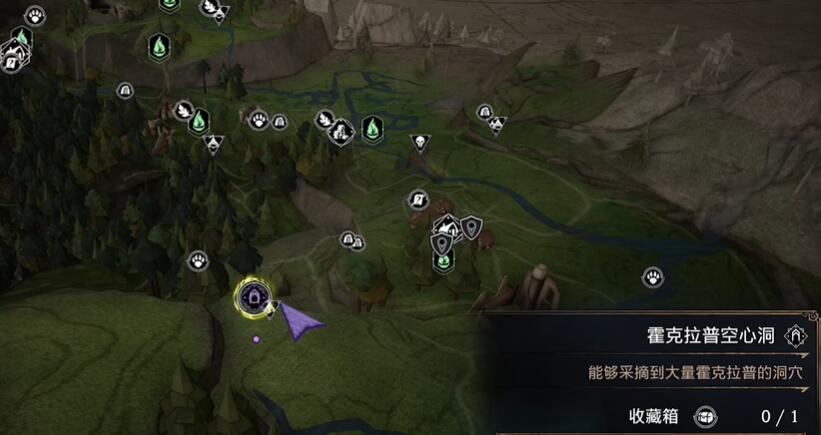Select the paw den marker above the info panel
This screenshot has height=435, width=821.
tap(653, 276)
